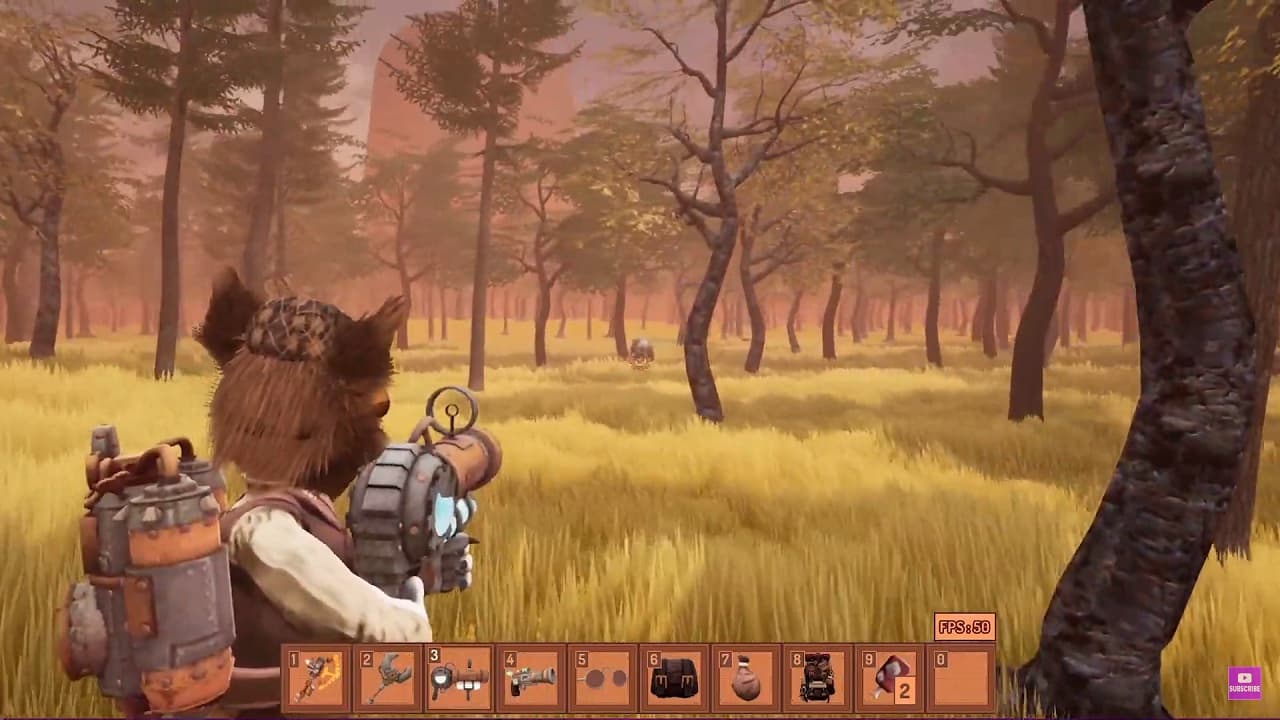Select the raw meat stack in slot 9
This screenshot has height=720, width=1280.
[x=890, y=678]
